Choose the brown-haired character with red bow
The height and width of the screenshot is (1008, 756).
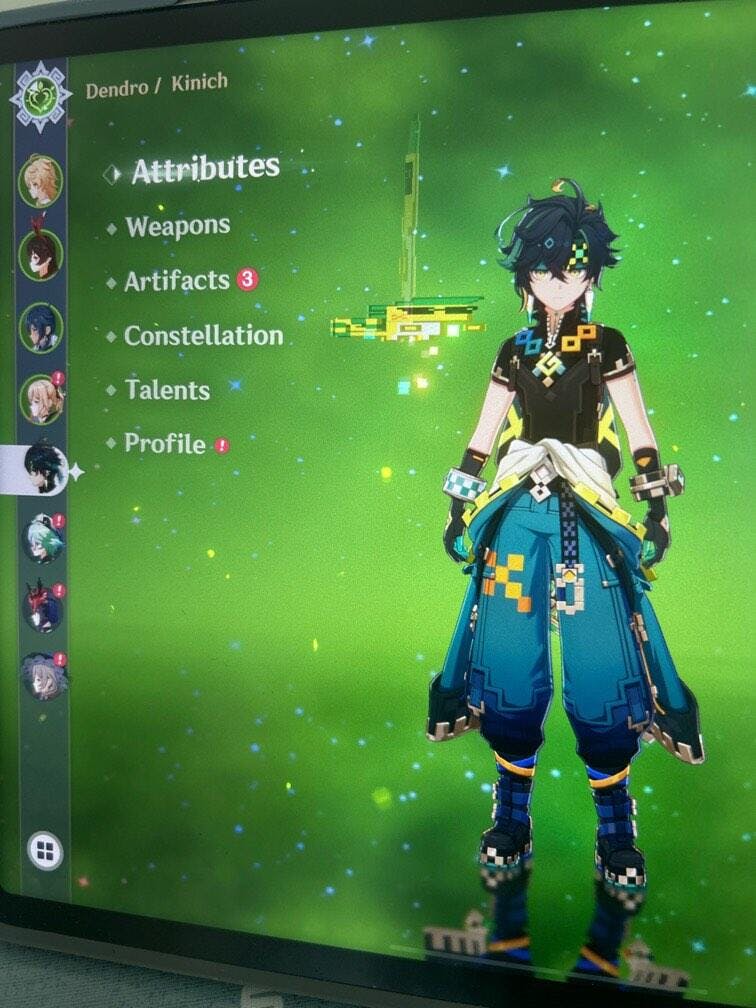coord(40,254)
